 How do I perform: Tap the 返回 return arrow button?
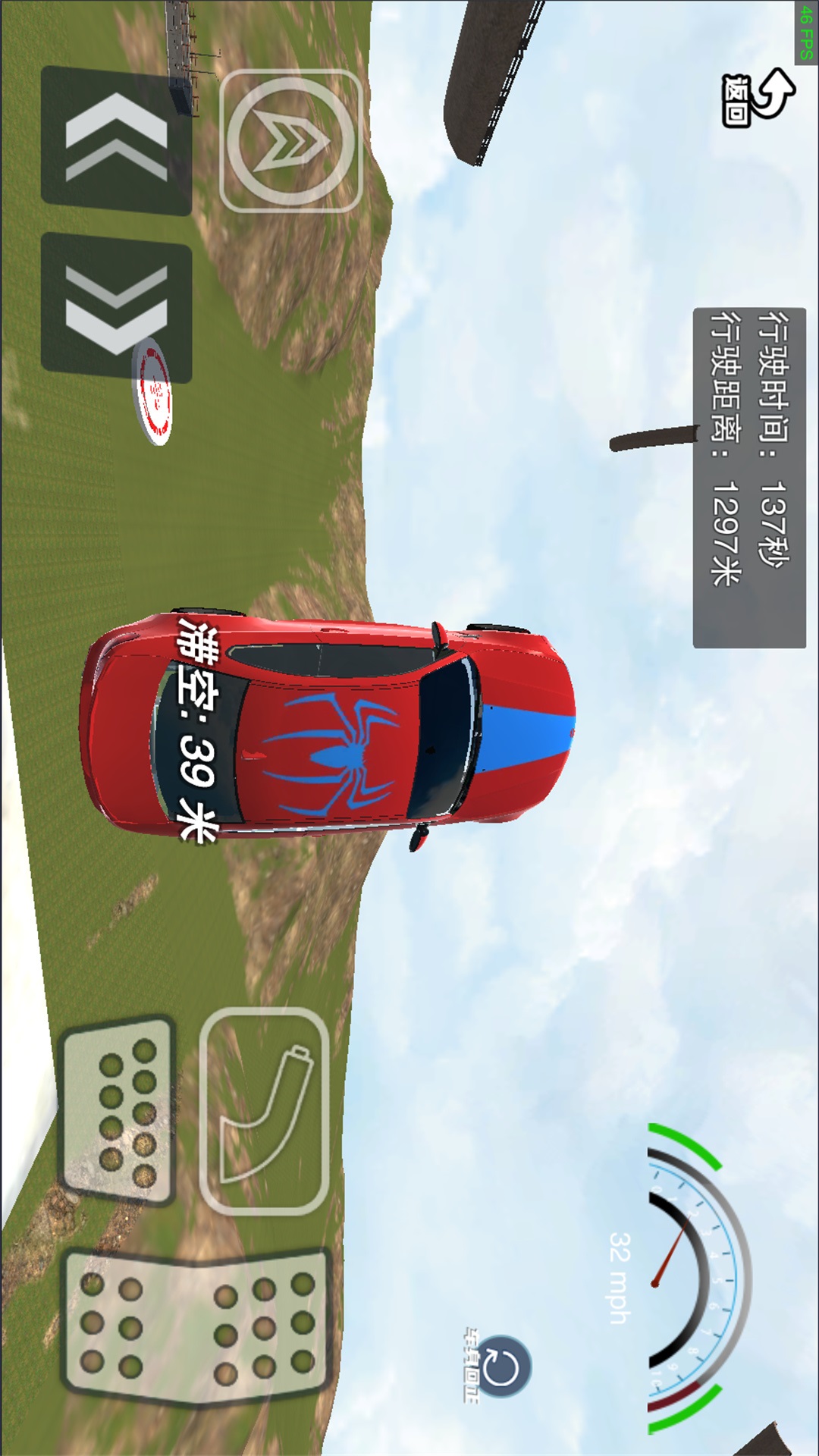coord(758,97)
